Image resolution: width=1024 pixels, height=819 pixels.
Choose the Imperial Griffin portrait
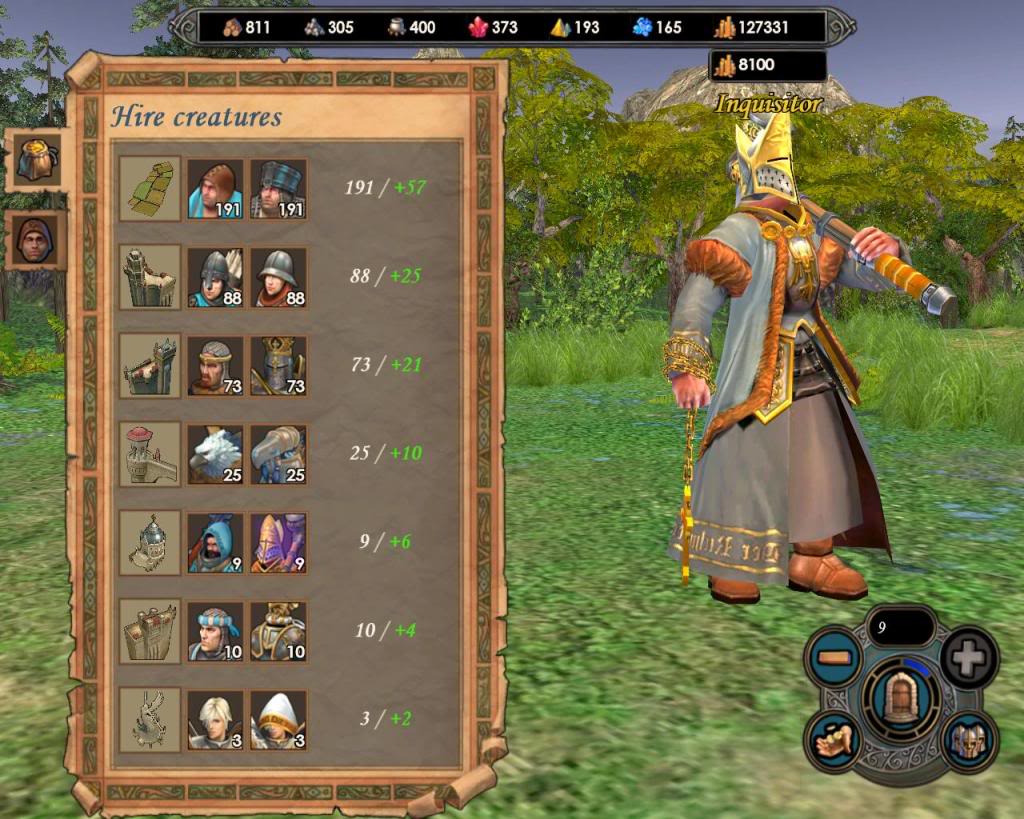(x=278, y=453)
